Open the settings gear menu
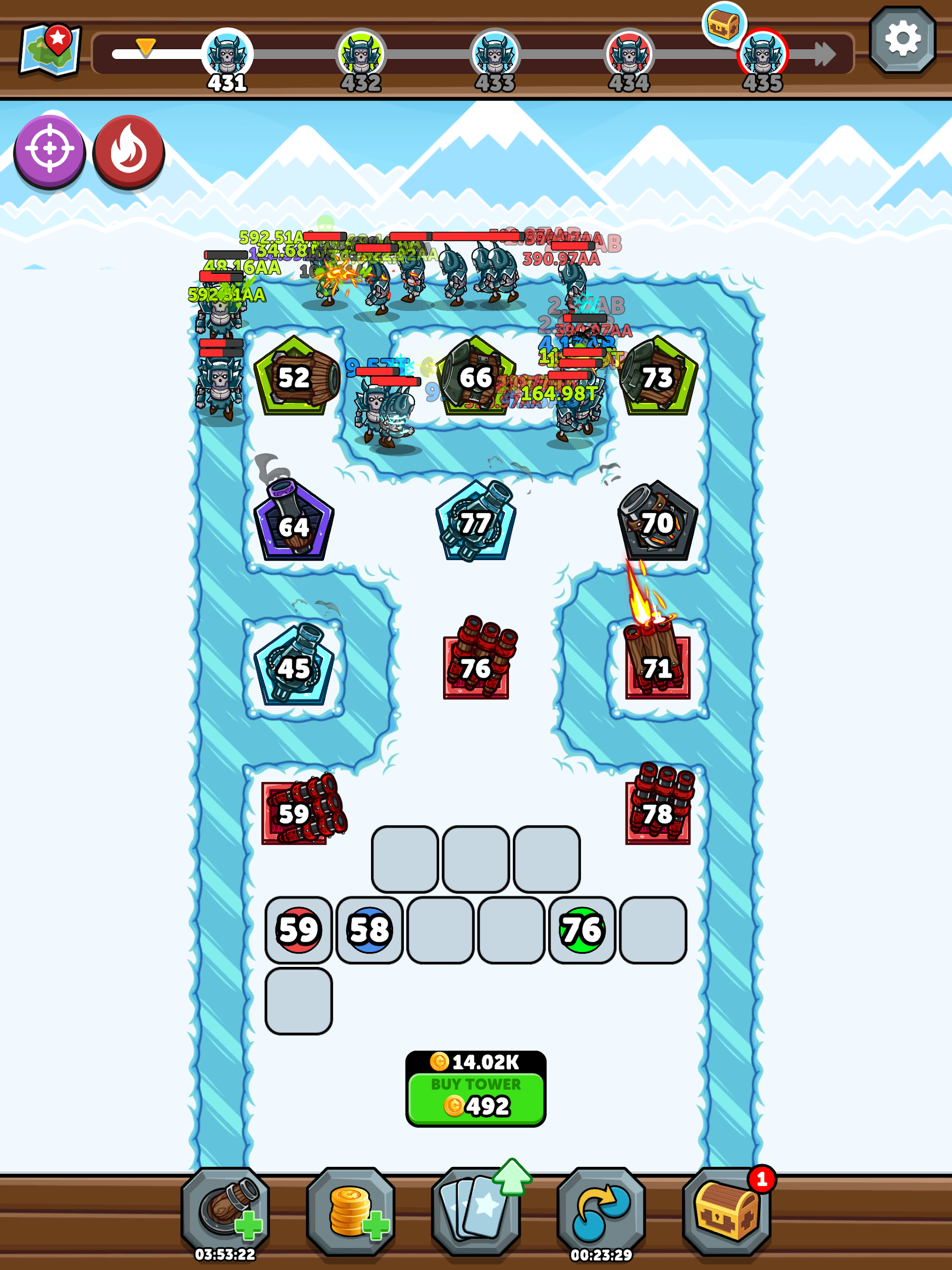 click(x=902, y=40)
